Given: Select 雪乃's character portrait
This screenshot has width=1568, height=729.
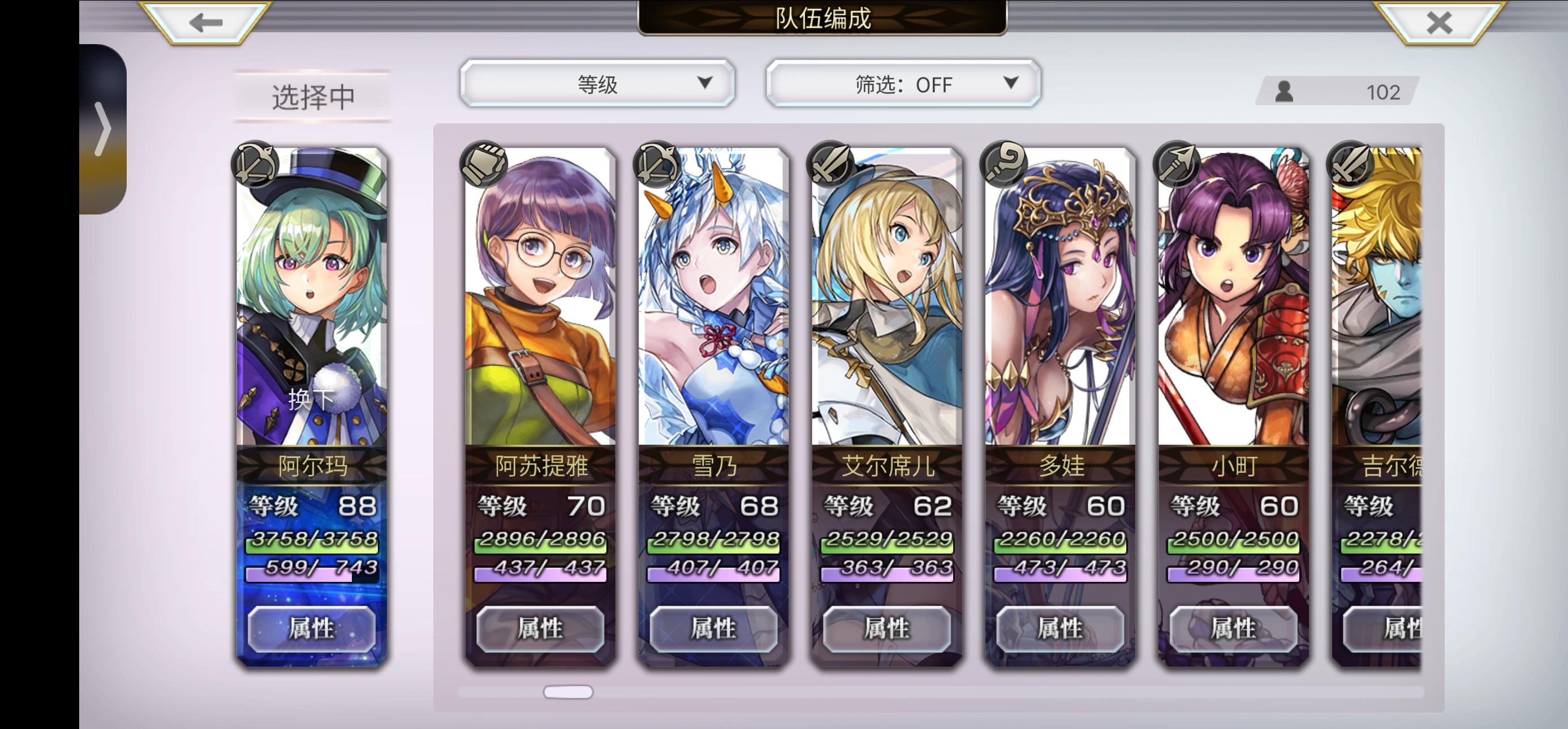Looking at the screenshot, I should [x=712, y=305].
